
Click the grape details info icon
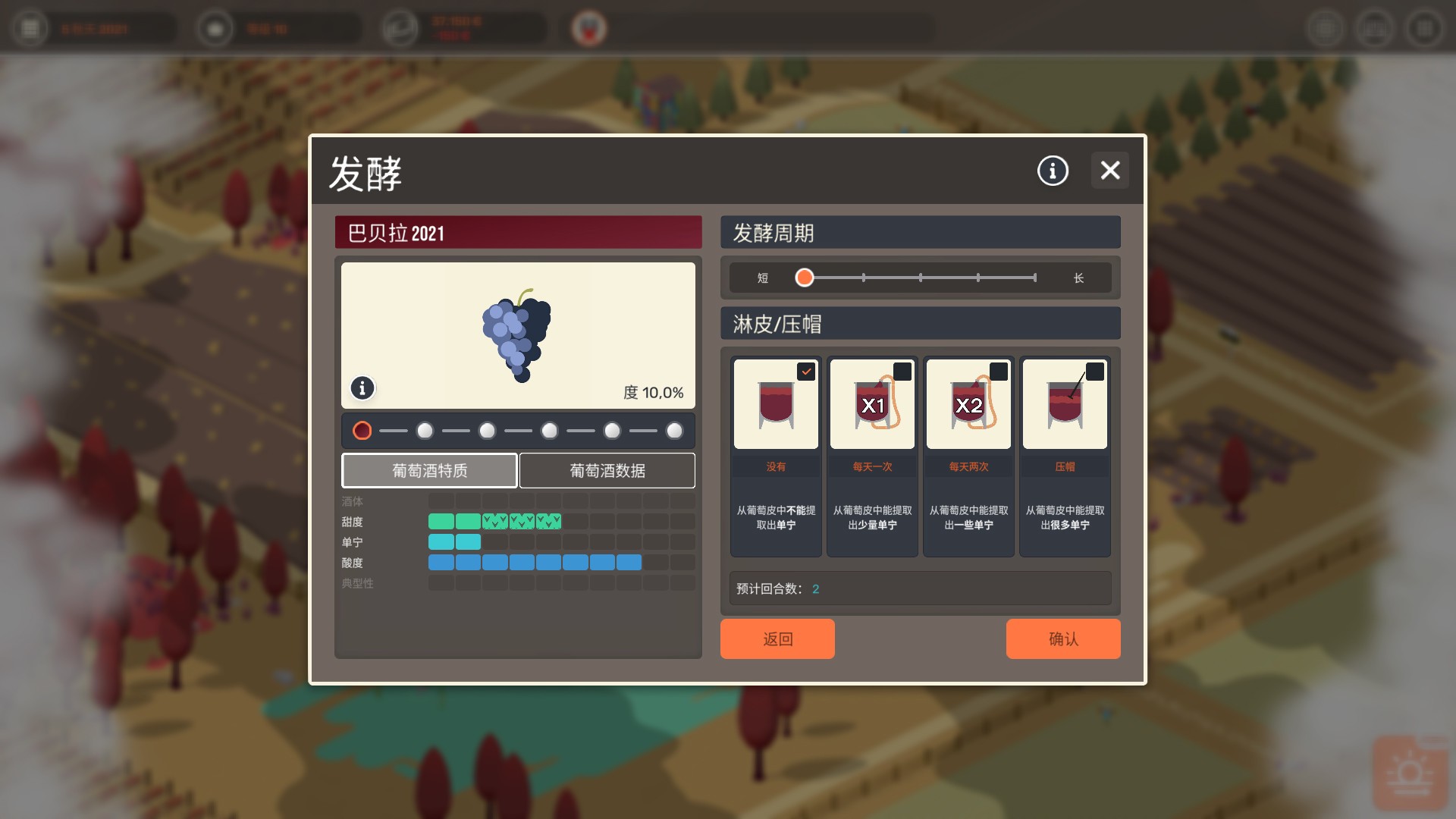[362, 388]
